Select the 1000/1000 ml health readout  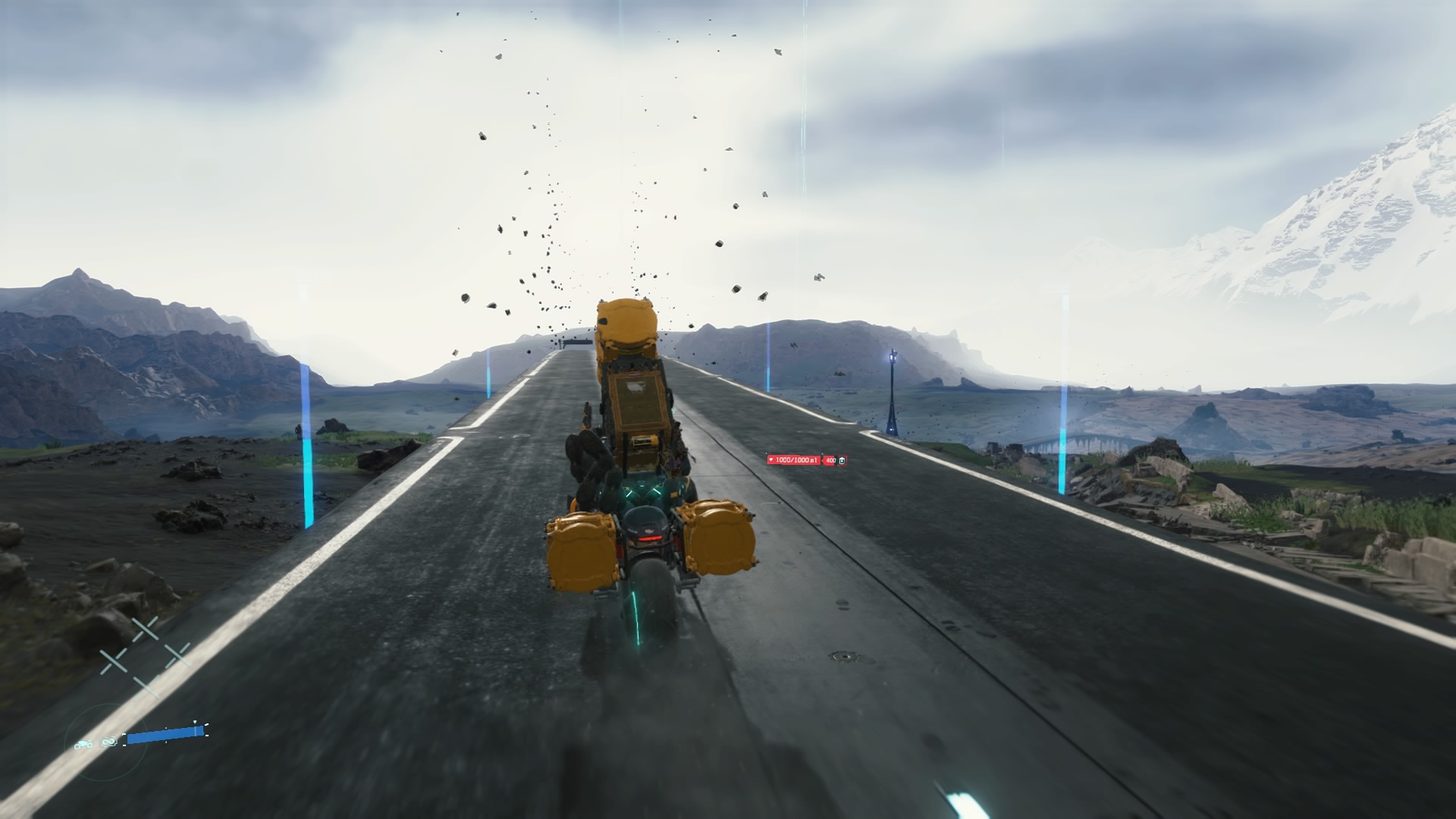click(796, 460)
